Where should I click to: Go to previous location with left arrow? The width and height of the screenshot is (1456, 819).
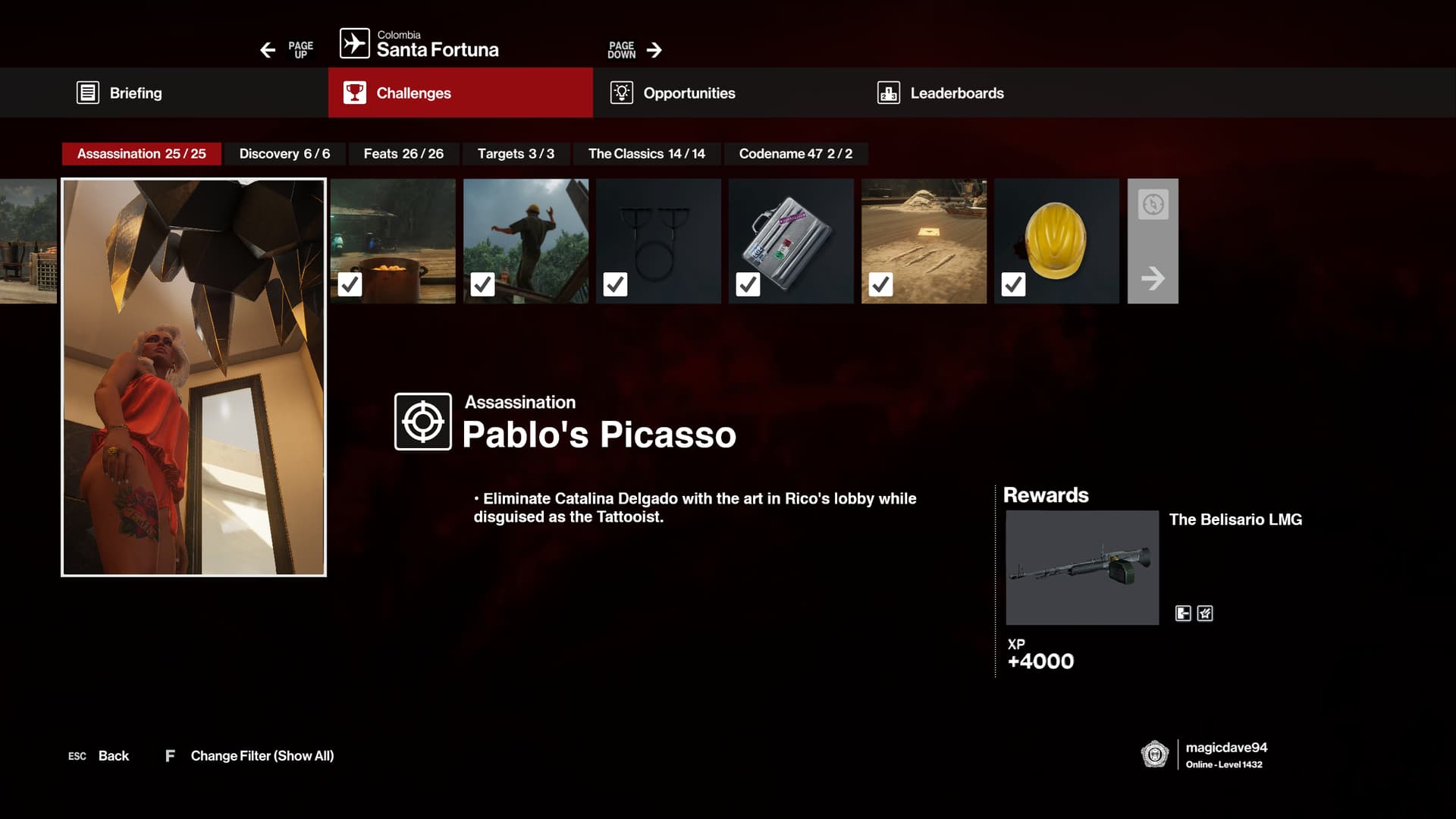point(268,50)
